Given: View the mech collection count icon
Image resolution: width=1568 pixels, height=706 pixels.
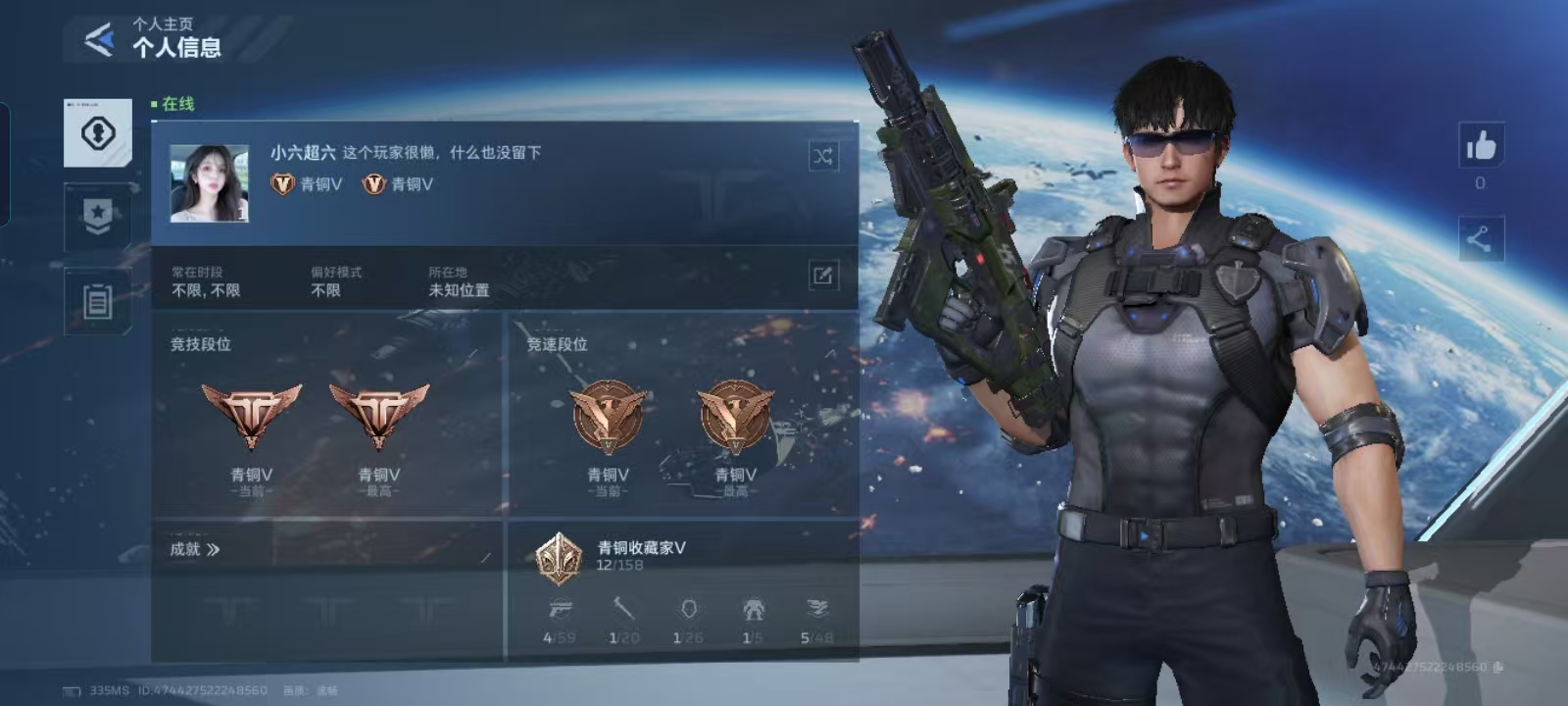Looking at the screenshot, I should 753,610.
